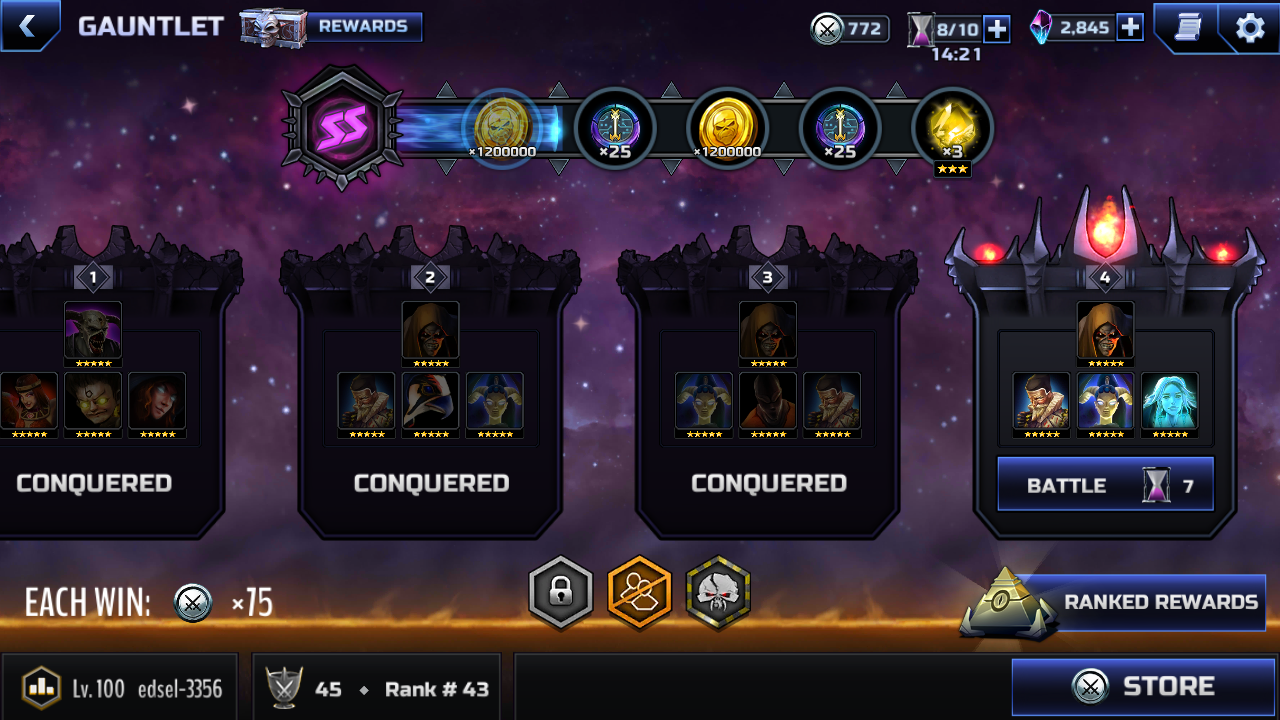Screen dimensions: 1280x720
Task: View tower 1's horned beast leader
Action: (x=93, y=331)
